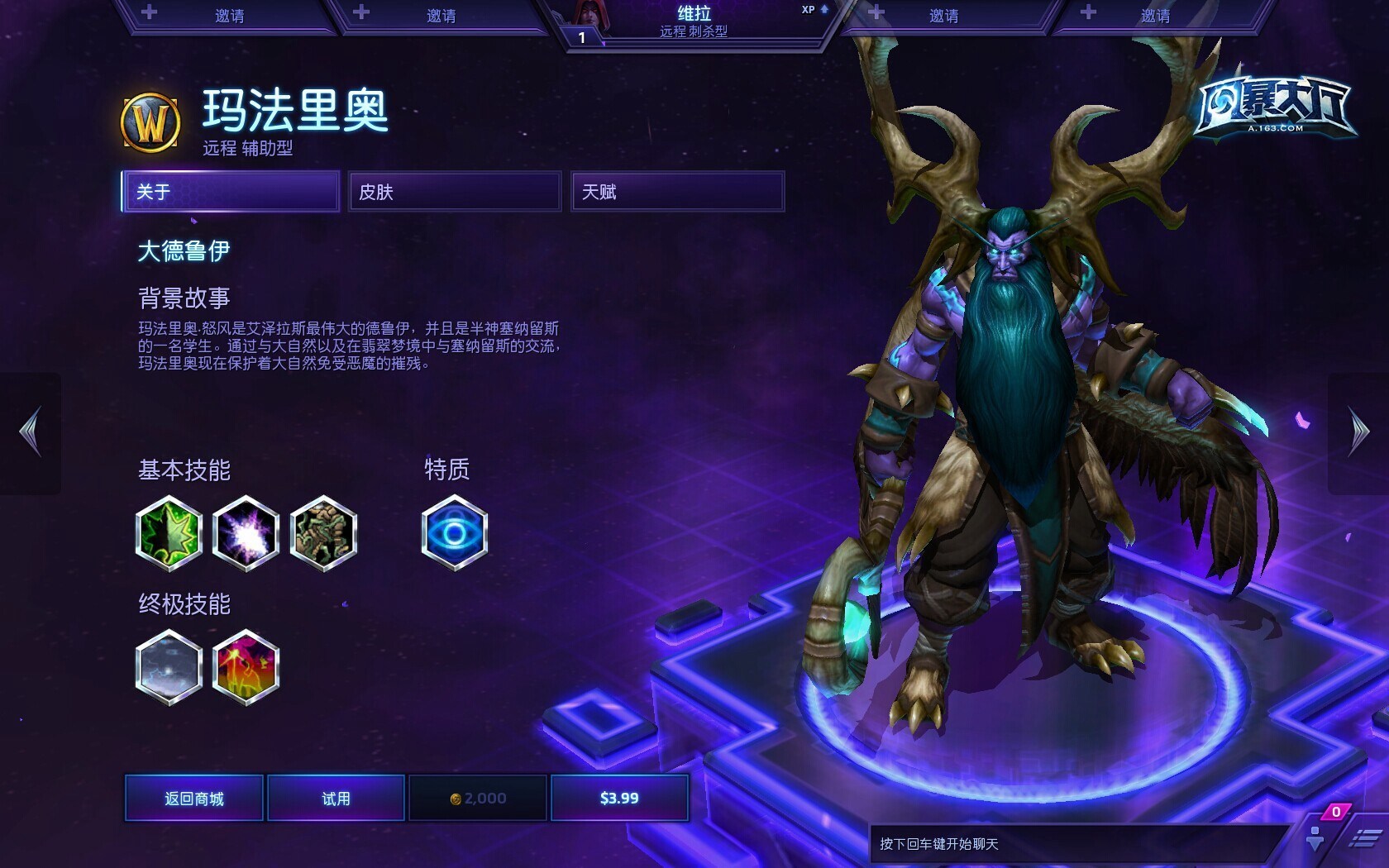
Task: Select the white-purple starburst ability icon
Action: coord(246,533)
